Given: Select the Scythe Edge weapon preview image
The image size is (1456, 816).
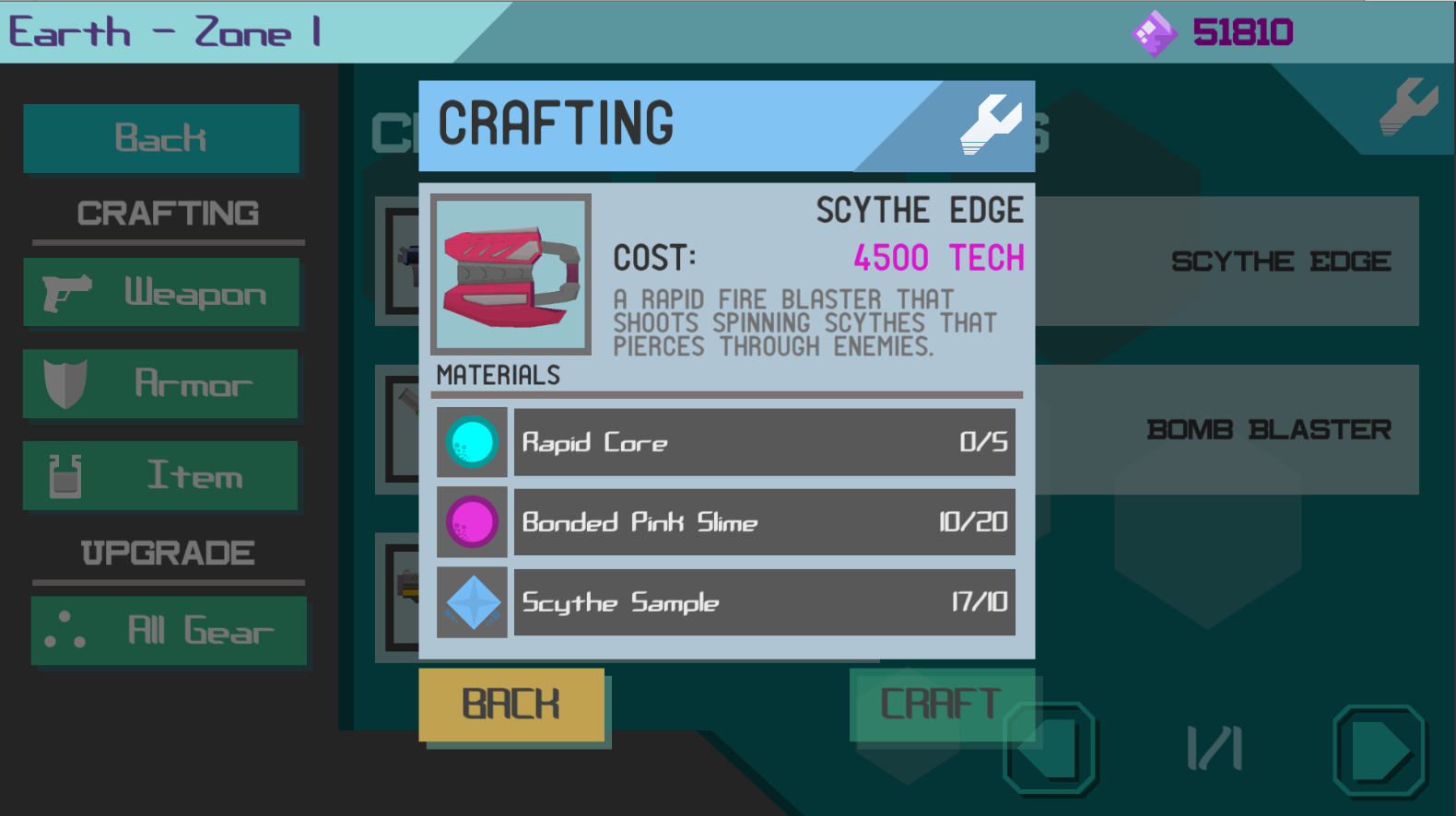Looking at the screenshot, I should coord(511,273).
